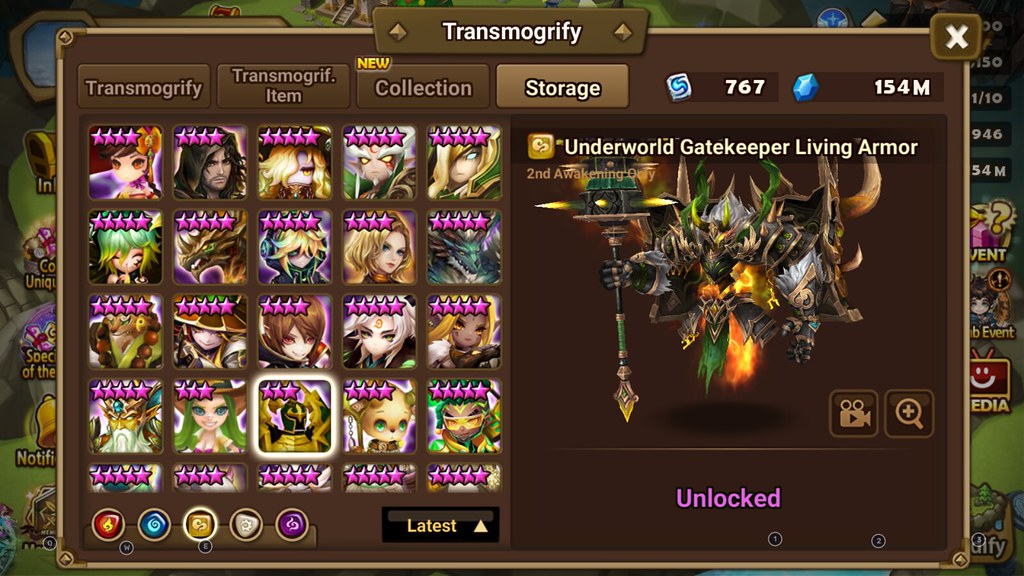Toggle the wind element filter

[200, 523]
